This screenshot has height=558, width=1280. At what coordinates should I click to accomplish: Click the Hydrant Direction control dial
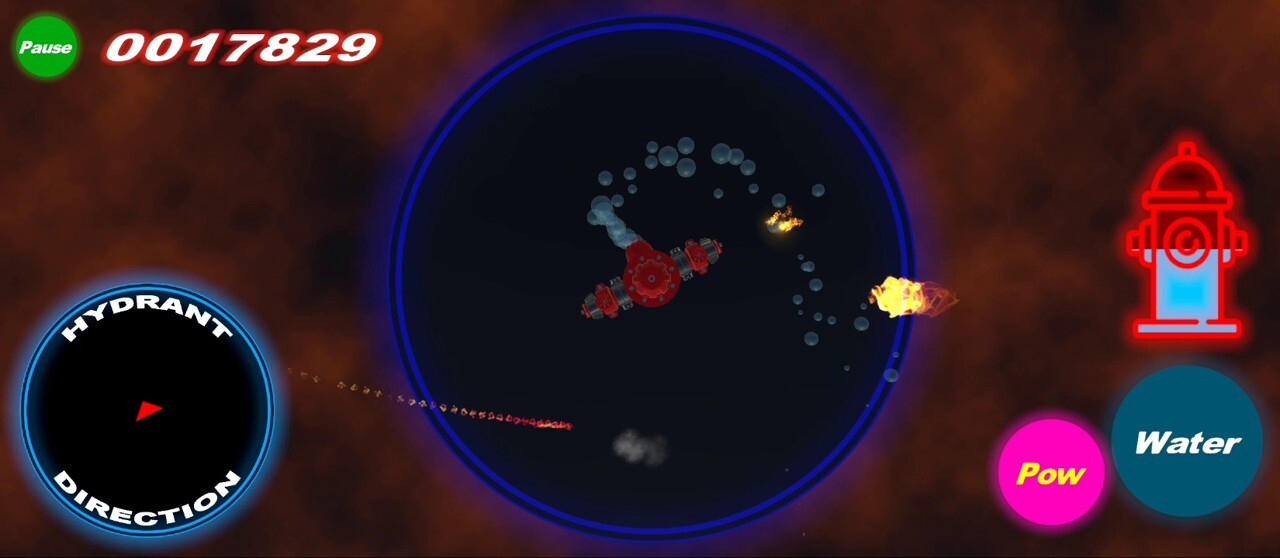(147, 410)
